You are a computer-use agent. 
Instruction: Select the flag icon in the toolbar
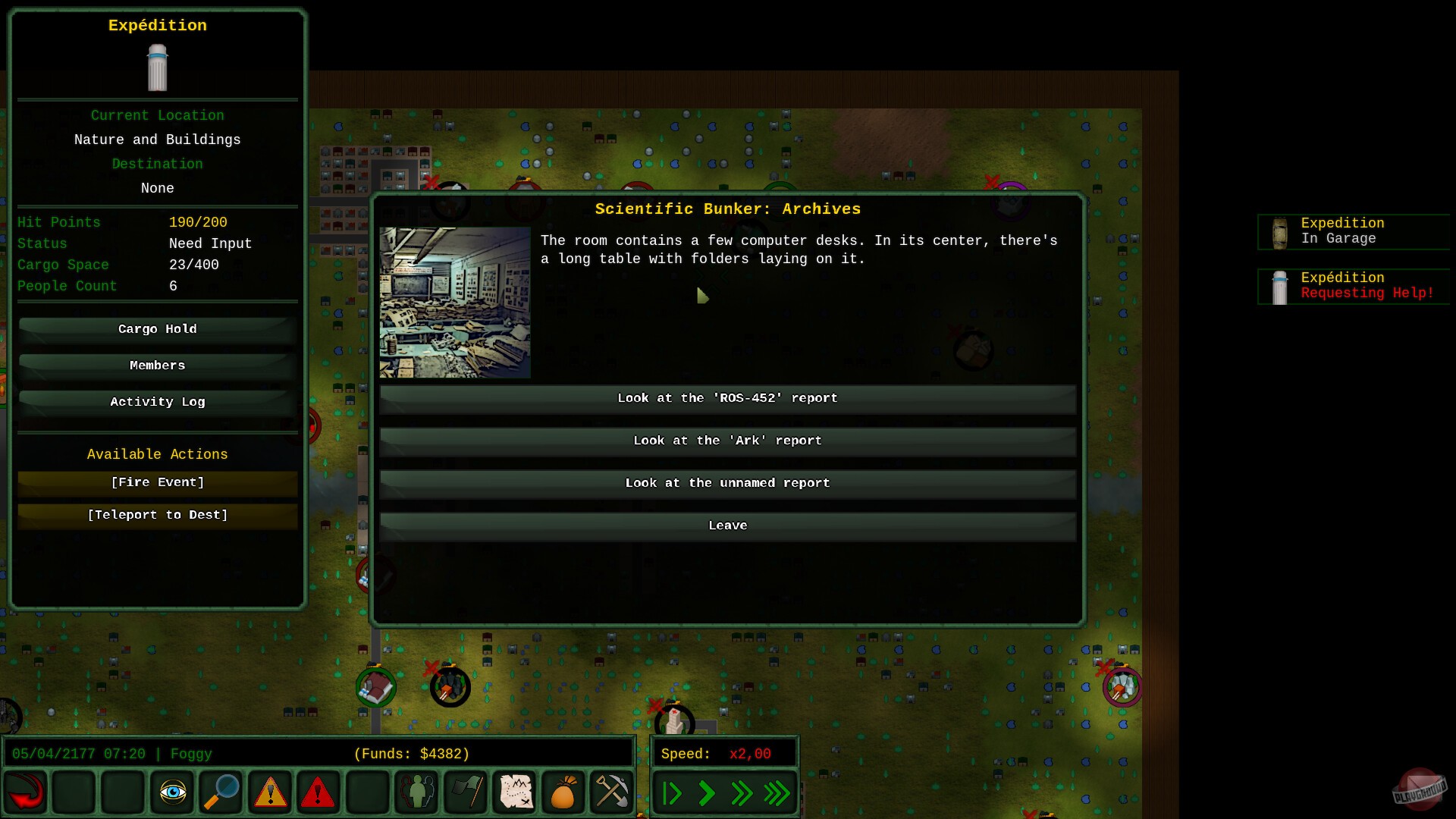466,792
